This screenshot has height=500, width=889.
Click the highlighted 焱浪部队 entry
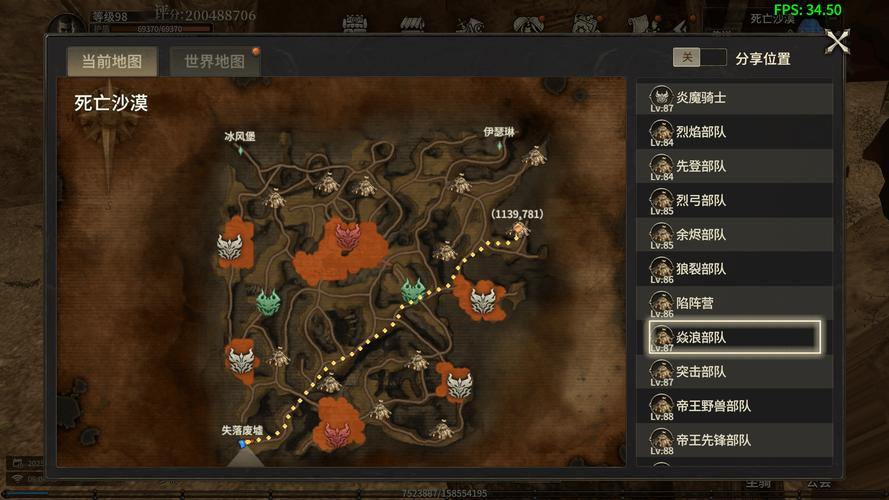click(x=734, y=337)
